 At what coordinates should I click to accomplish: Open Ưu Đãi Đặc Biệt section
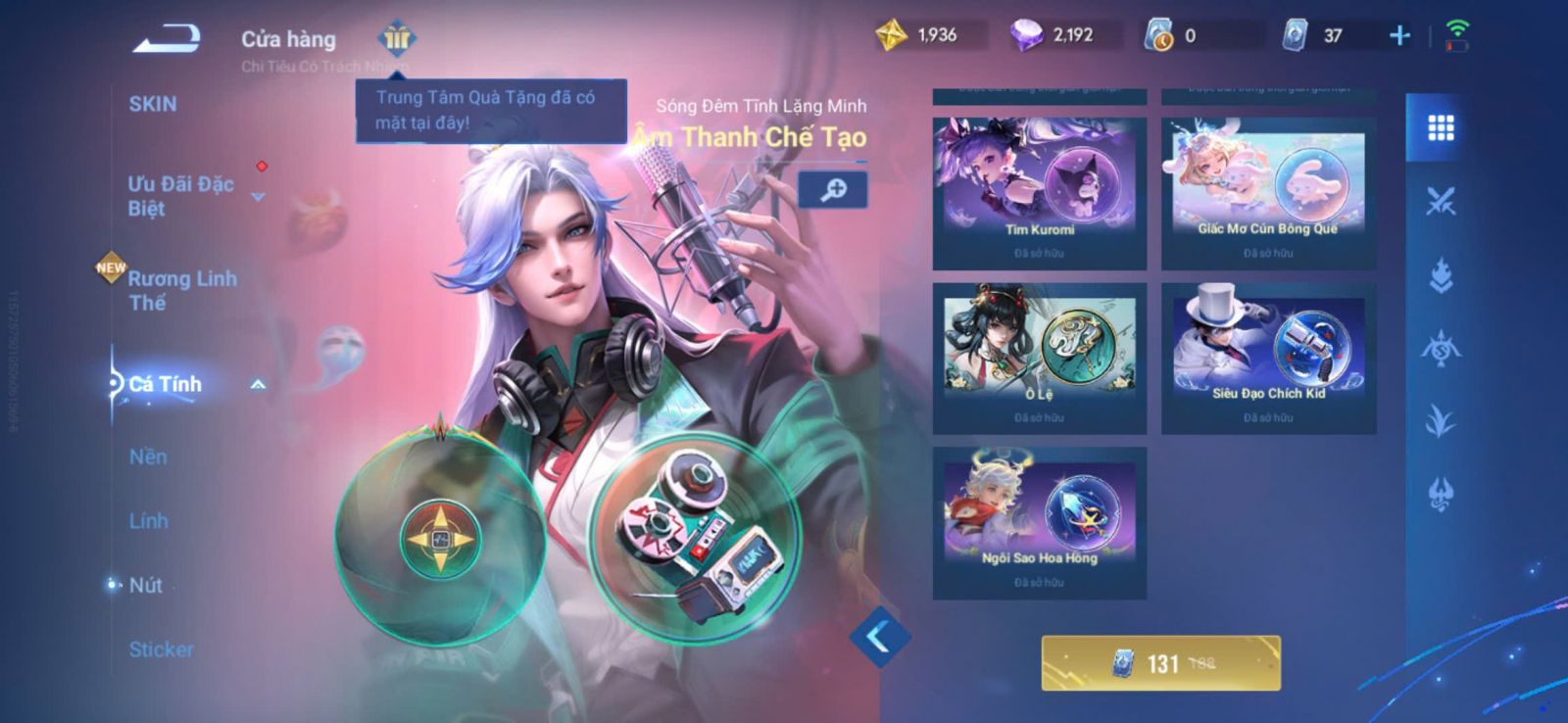[x=181, y=196]
